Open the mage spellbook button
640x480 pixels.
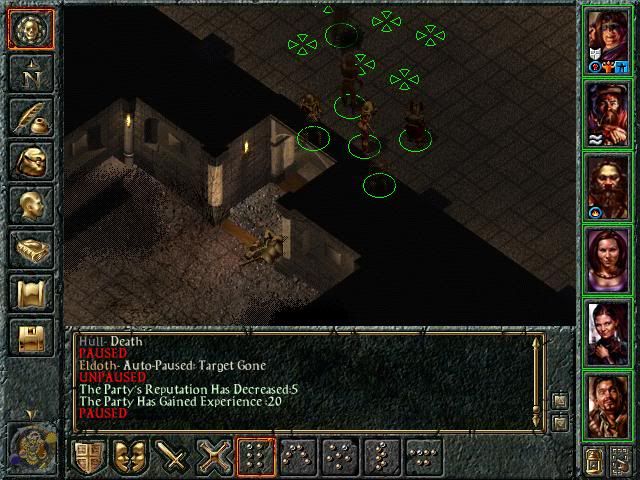(31, 248)
